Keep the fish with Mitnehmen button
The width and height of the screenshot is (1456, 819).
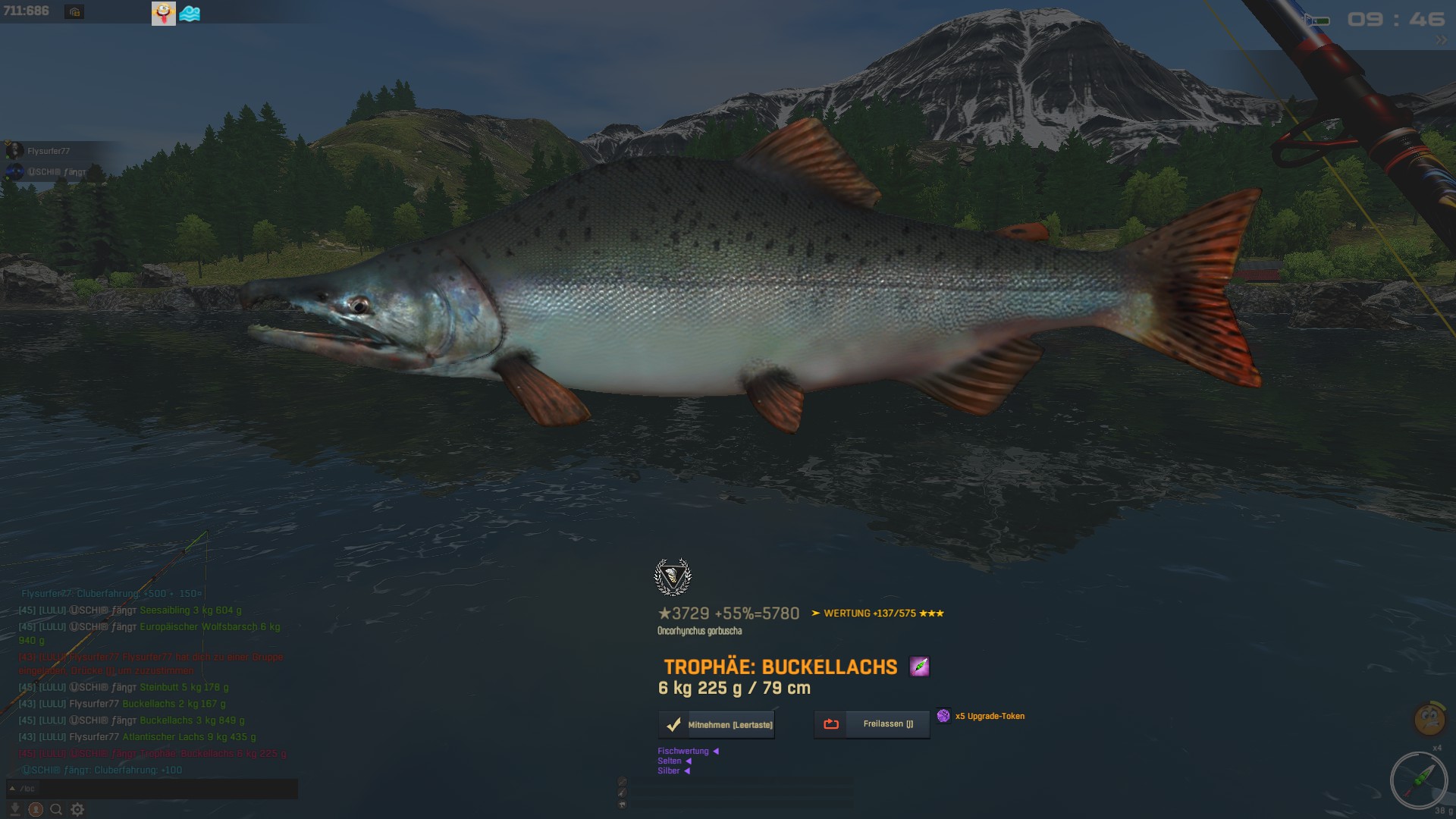click(x=717, y=725)
